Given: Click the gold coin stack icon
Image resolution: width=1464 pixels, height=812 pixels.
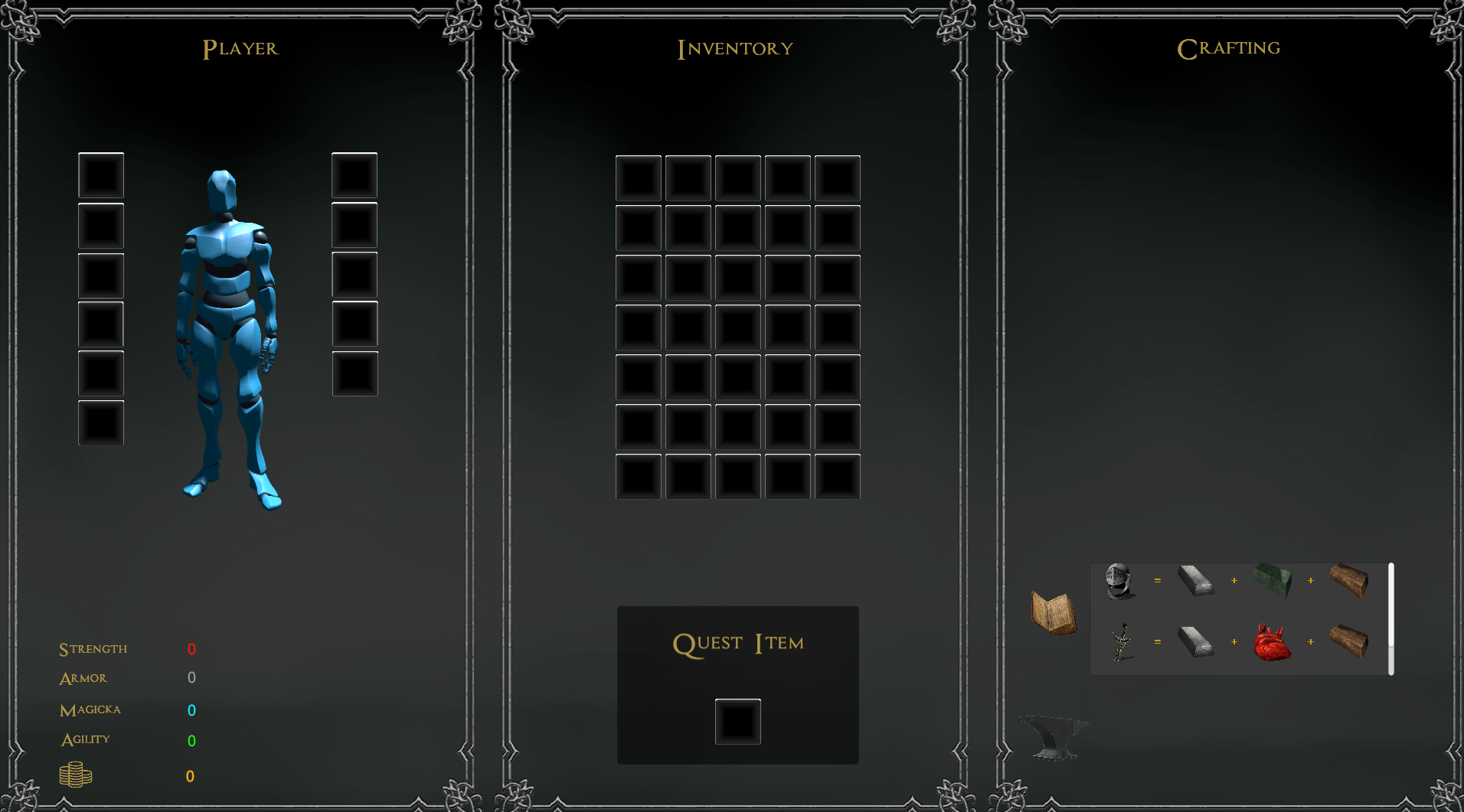Looking at the screenshot, I should click(x=76, y=774).
